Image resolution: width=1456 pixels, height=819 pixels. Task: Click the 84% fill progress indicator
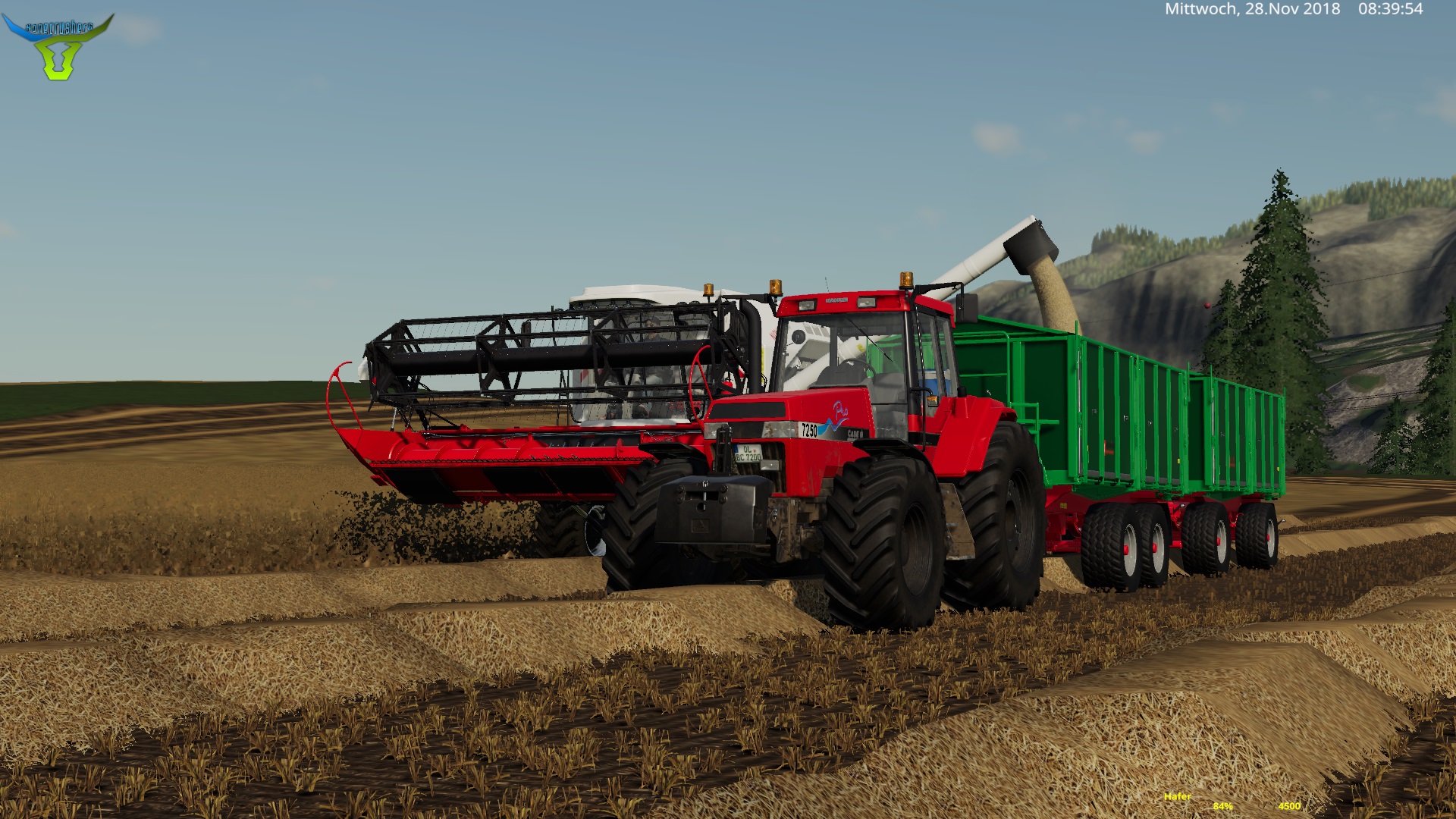[1223, 806]
